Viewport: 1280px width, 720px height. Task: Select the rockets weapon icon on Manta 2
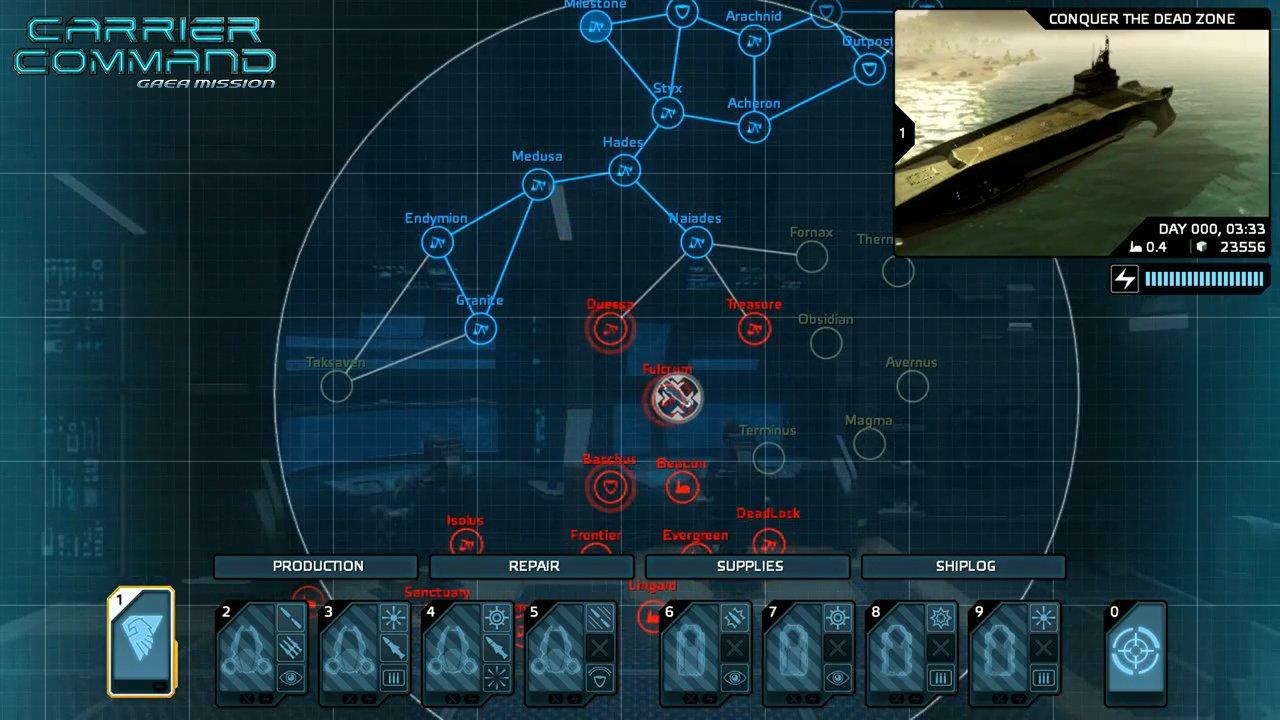pos(289,650)
